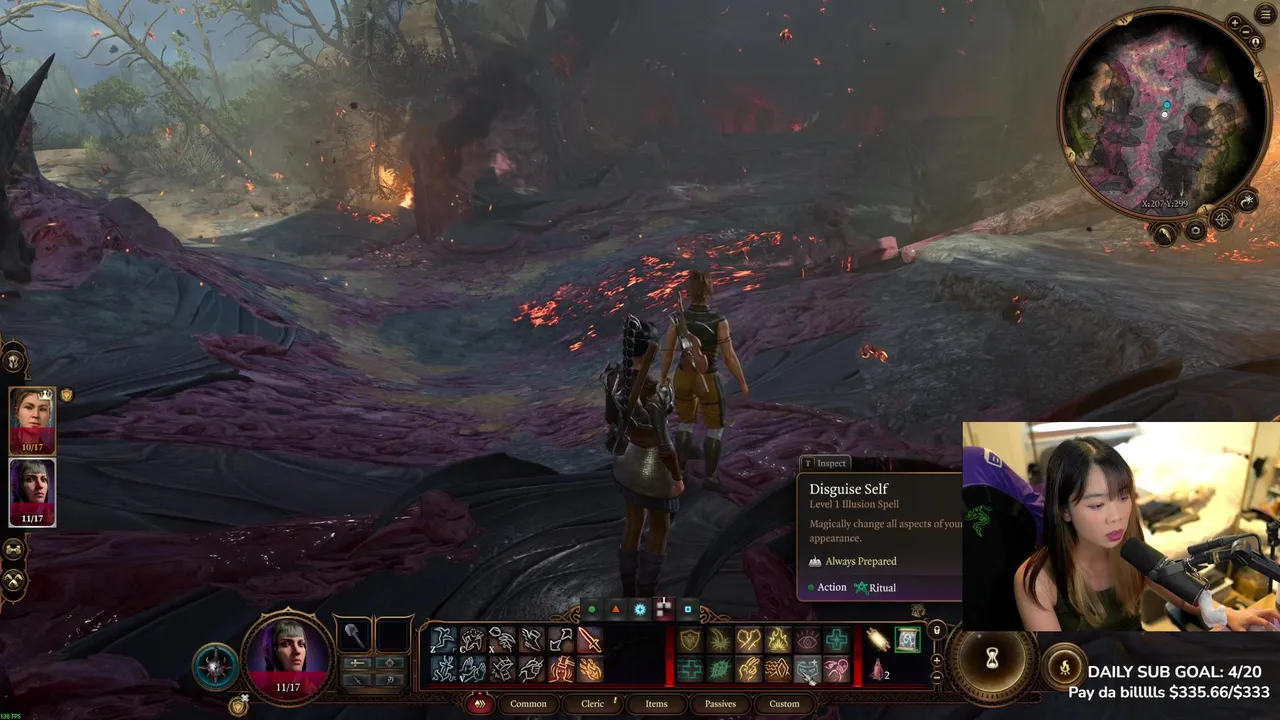Select the Items hotbar tab
Viewport: 1280px width, 720px height.
656,704
